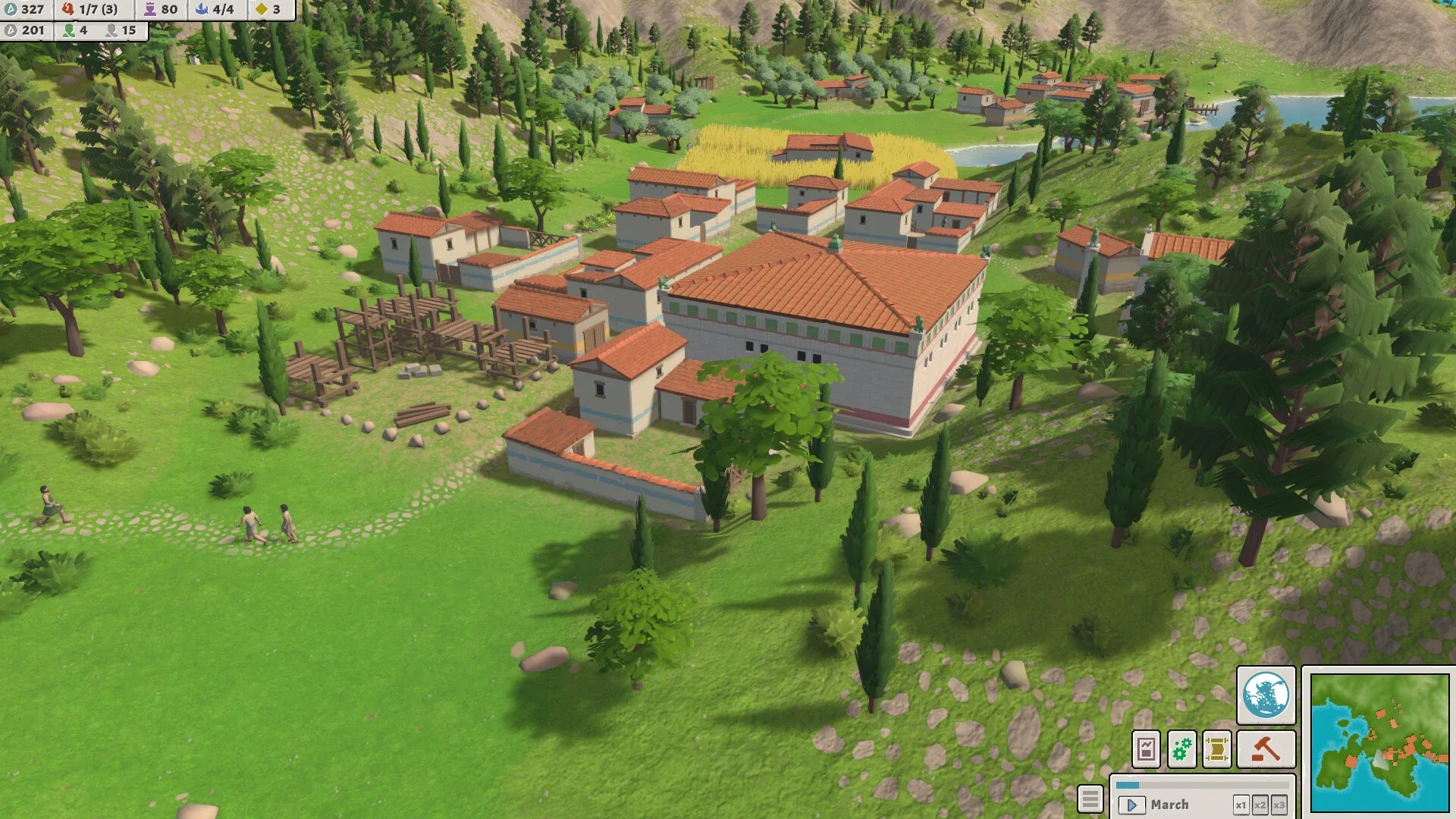Open the hamburger game menu
Screen dimensions: 1456x819
point(1090,799)
